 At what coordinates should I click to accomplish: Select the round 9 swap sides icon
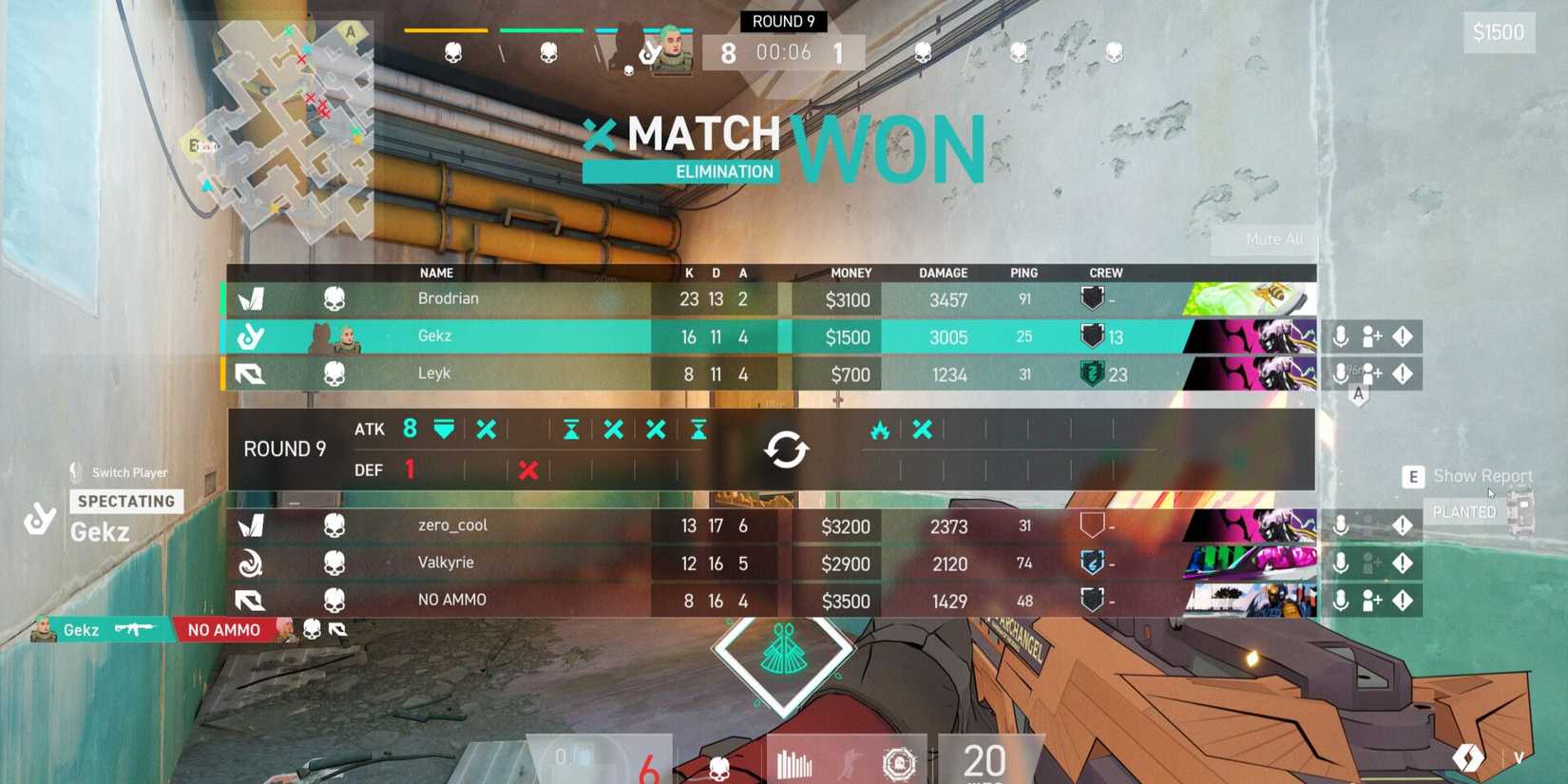(x=787, y=449)
